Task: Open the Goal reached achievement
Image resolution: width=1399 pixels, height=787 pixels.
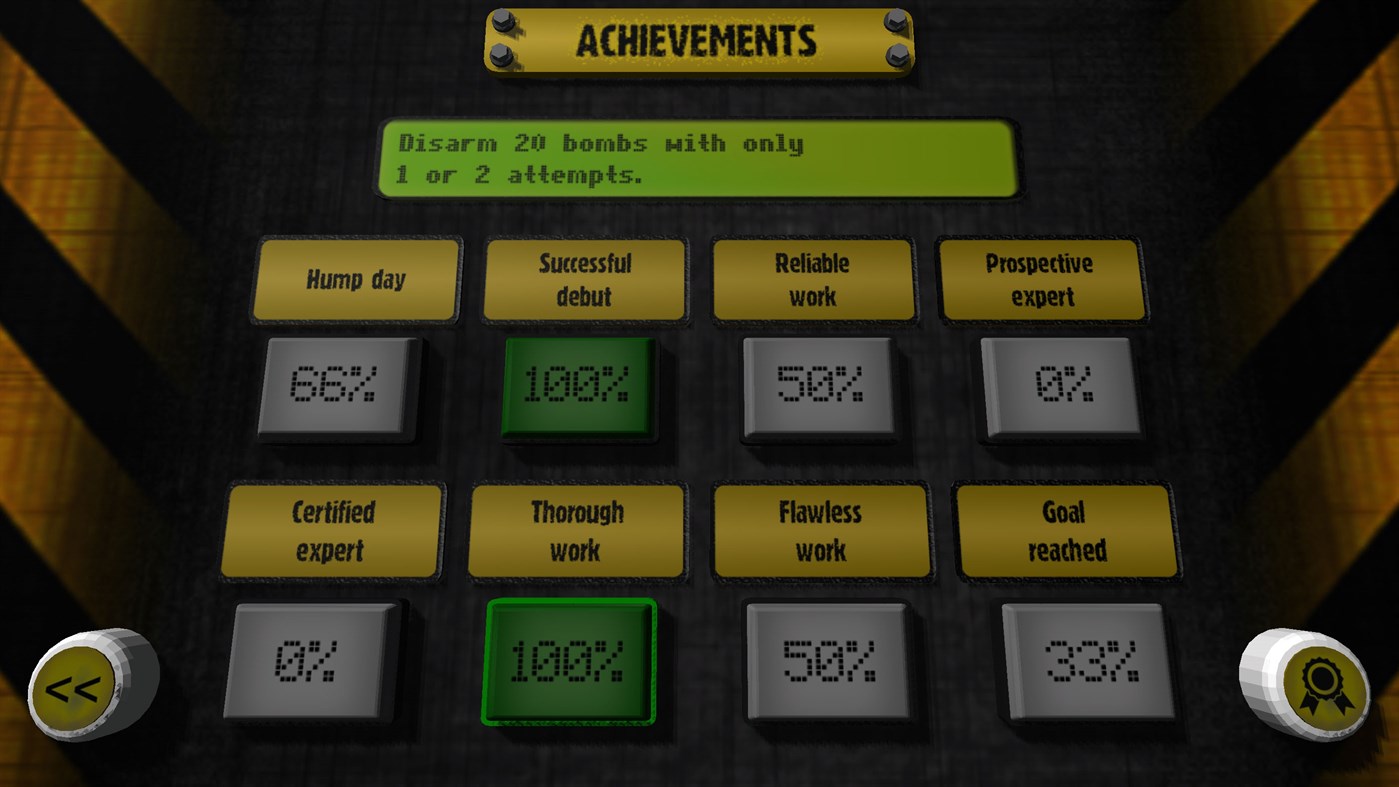Action: pos(1067,529)
